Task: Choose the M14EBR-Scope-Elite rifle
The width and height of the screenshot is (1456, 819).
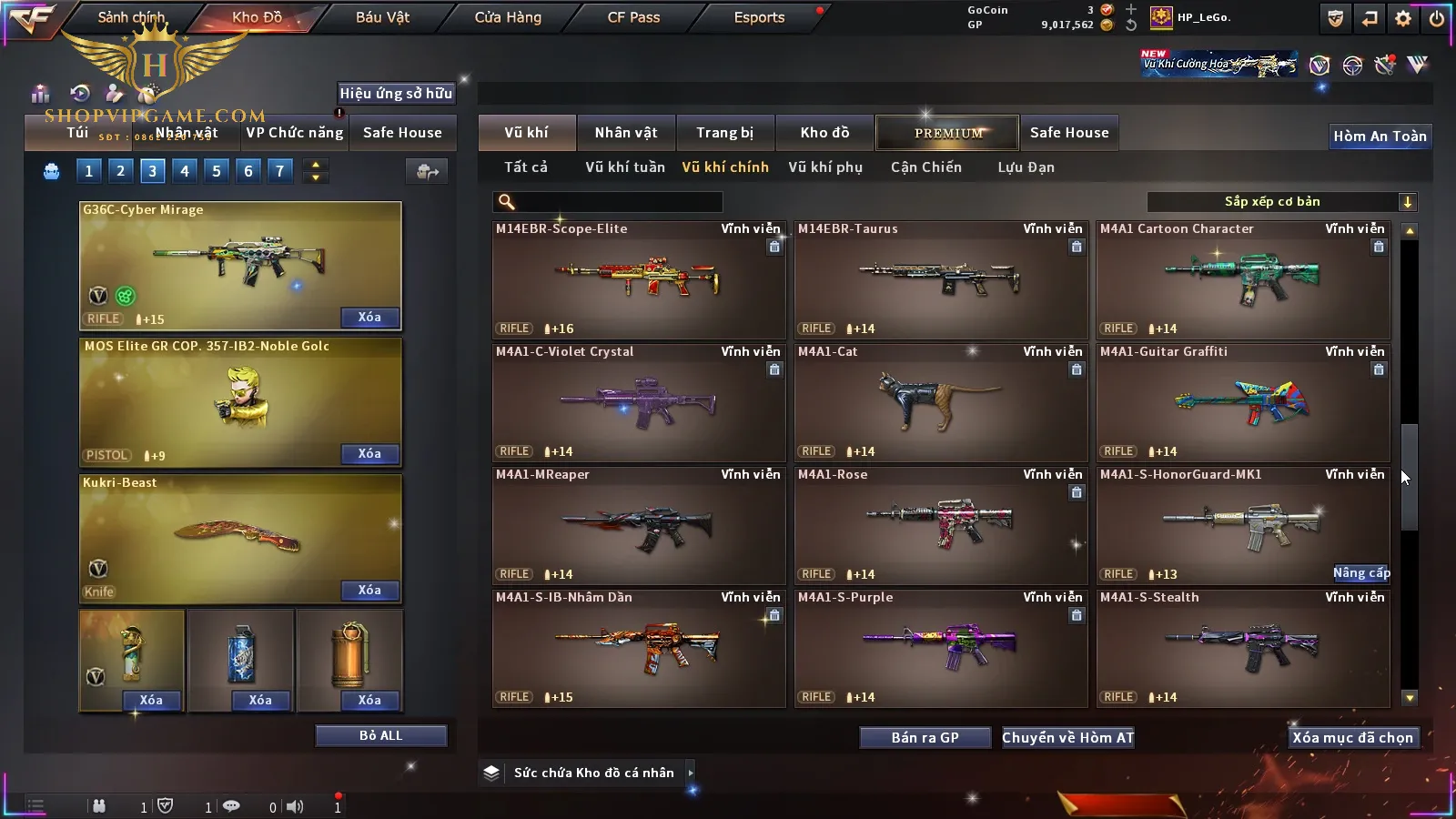Action: (639, 279)
